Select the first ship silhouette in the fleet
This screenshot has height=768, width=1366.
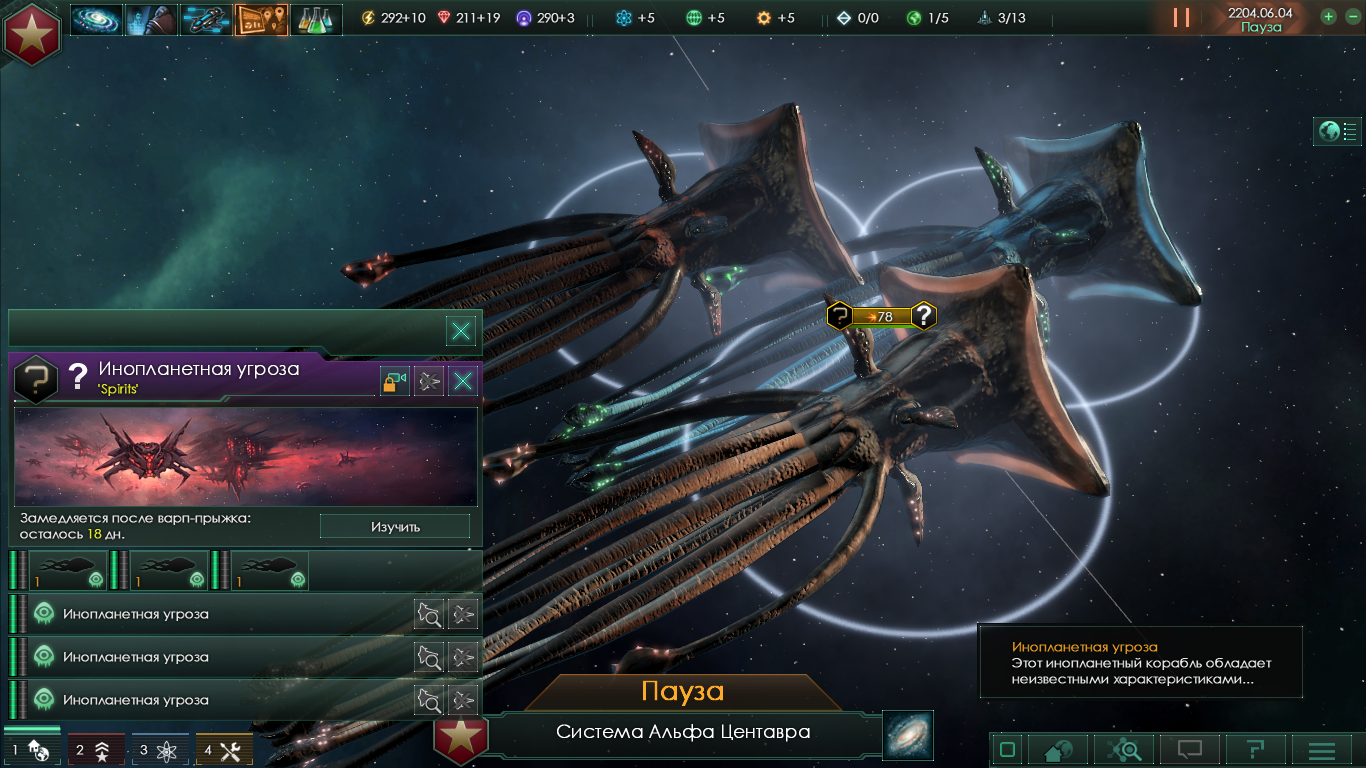68,571
